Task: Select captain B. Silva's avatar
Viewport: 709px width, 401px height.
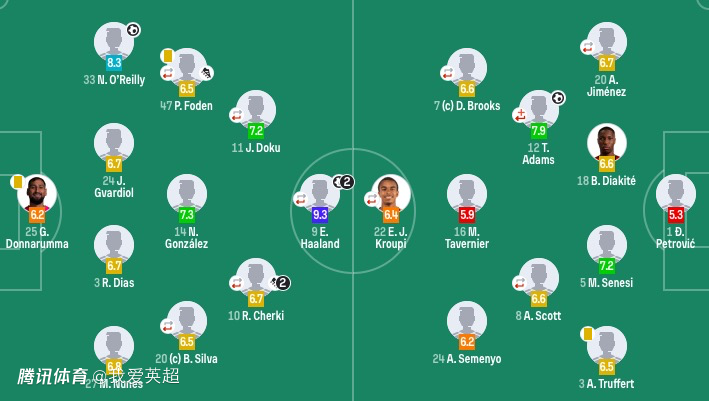Action: coord(187,321)
